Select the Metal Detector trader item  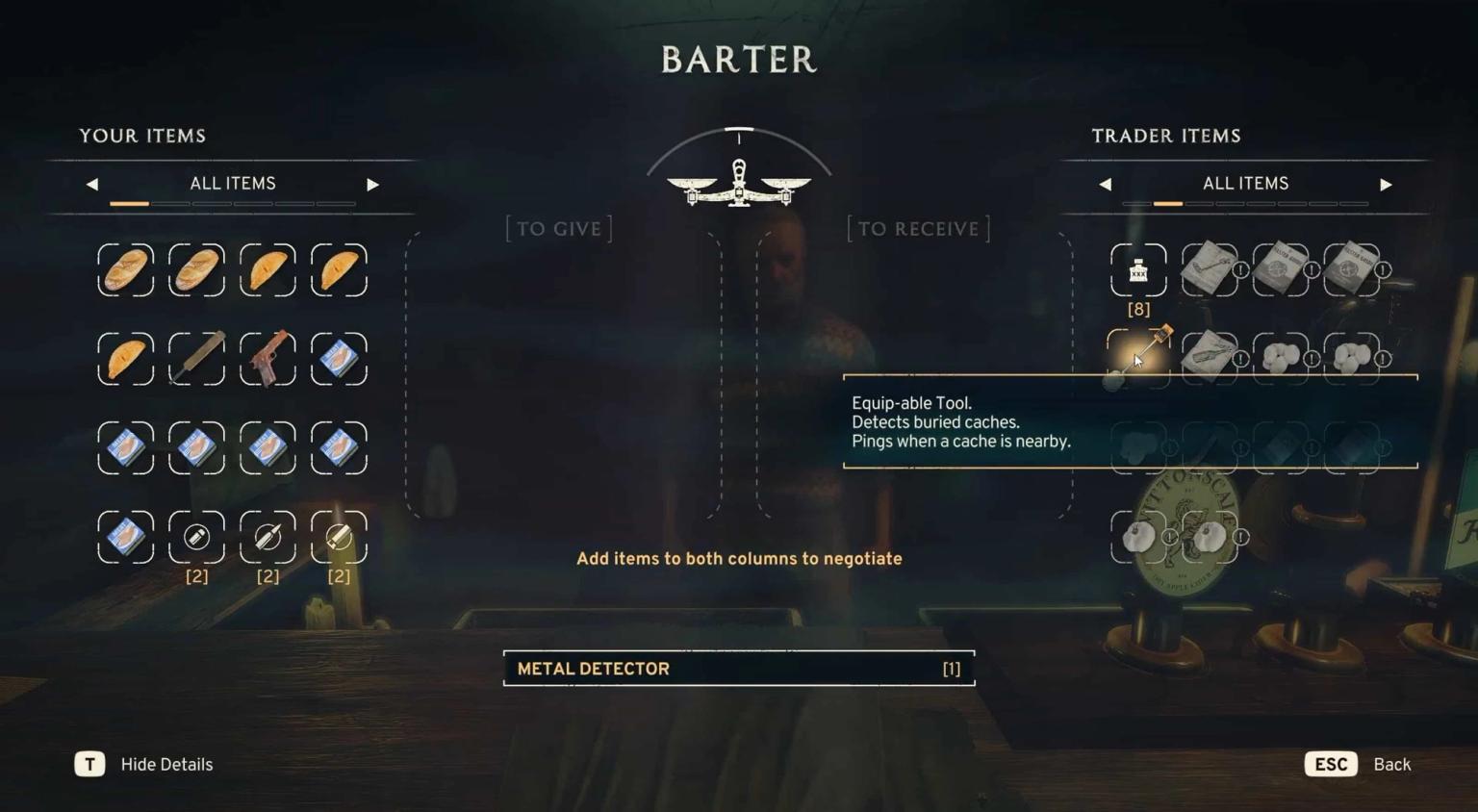1138,358
